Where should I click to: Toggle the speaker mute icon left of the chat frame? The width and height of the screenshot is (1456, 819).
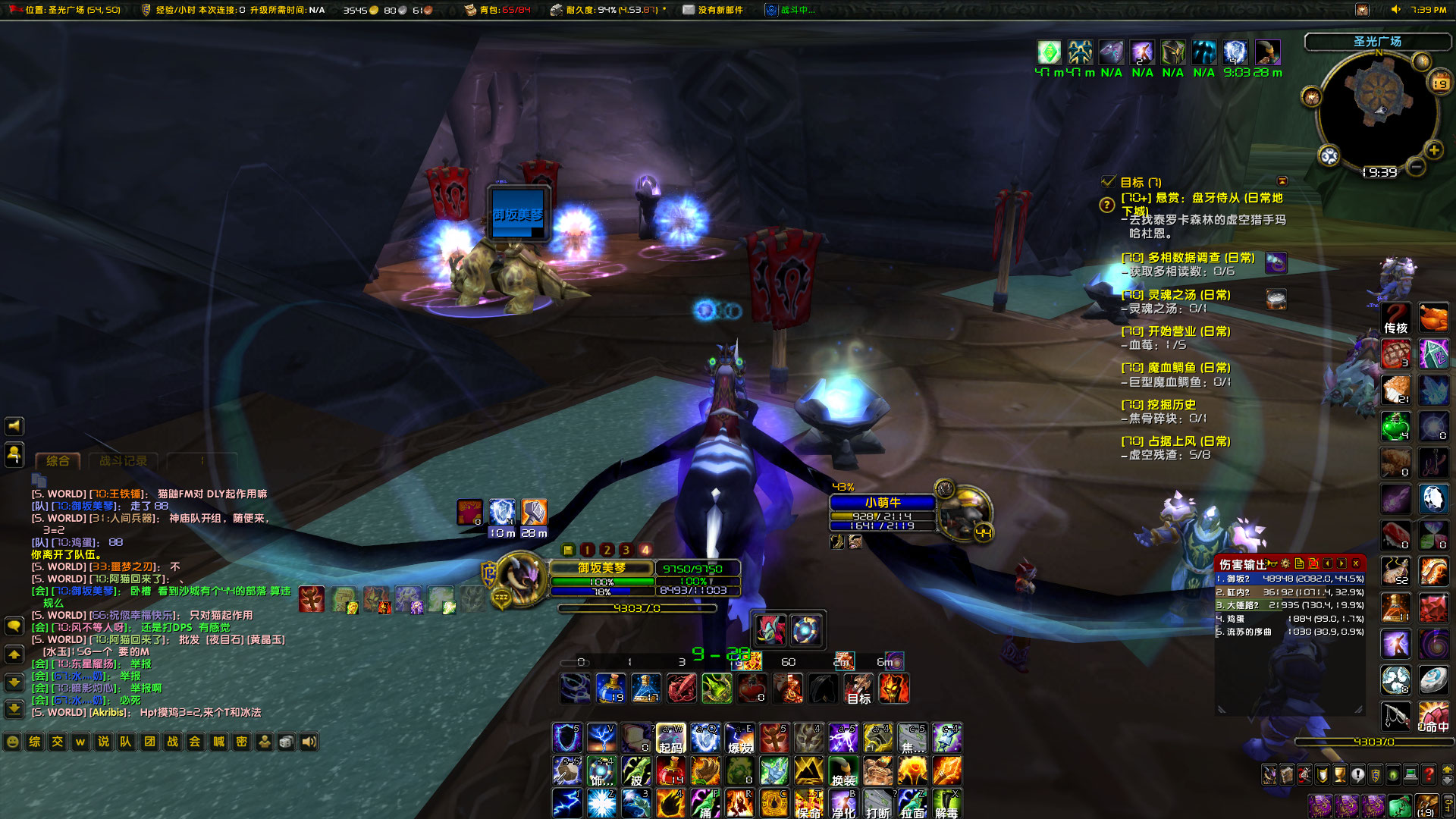coord(13,425)
